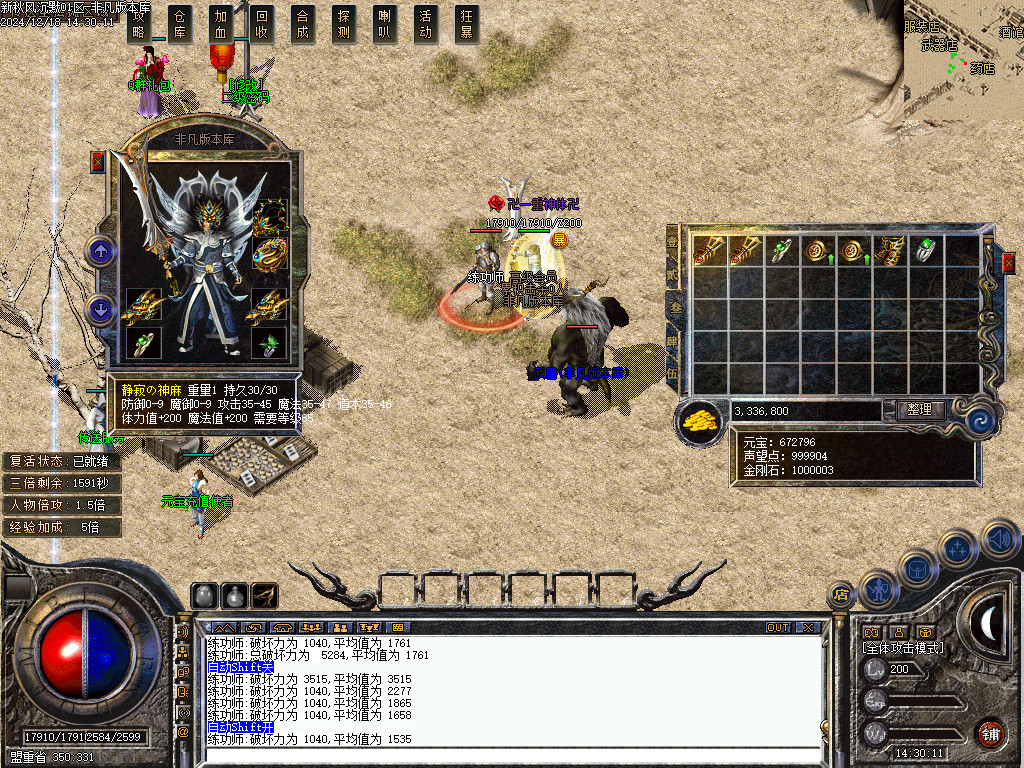Close the inventory bag window
Screen dimensions: 1024x768
click(x=1009, y=263)
